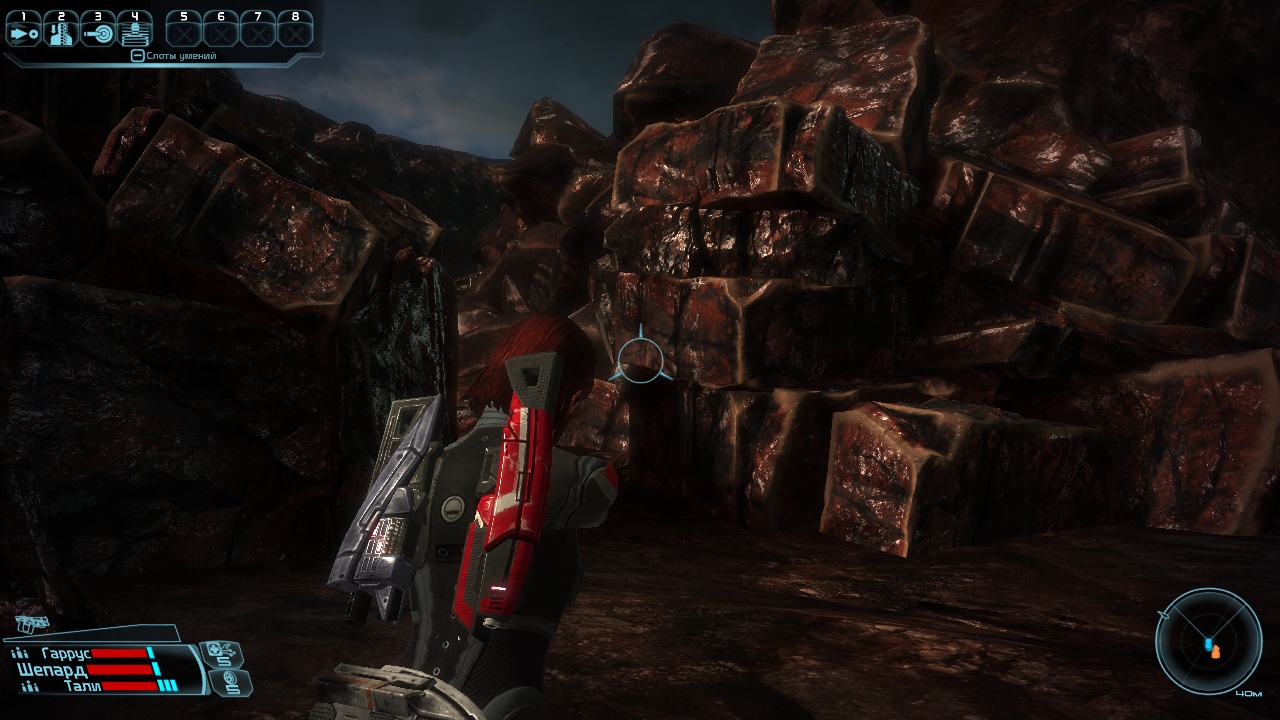Open the circular radar minimap
Viewport: 1280px width, 720px height.
[1208, 640]
